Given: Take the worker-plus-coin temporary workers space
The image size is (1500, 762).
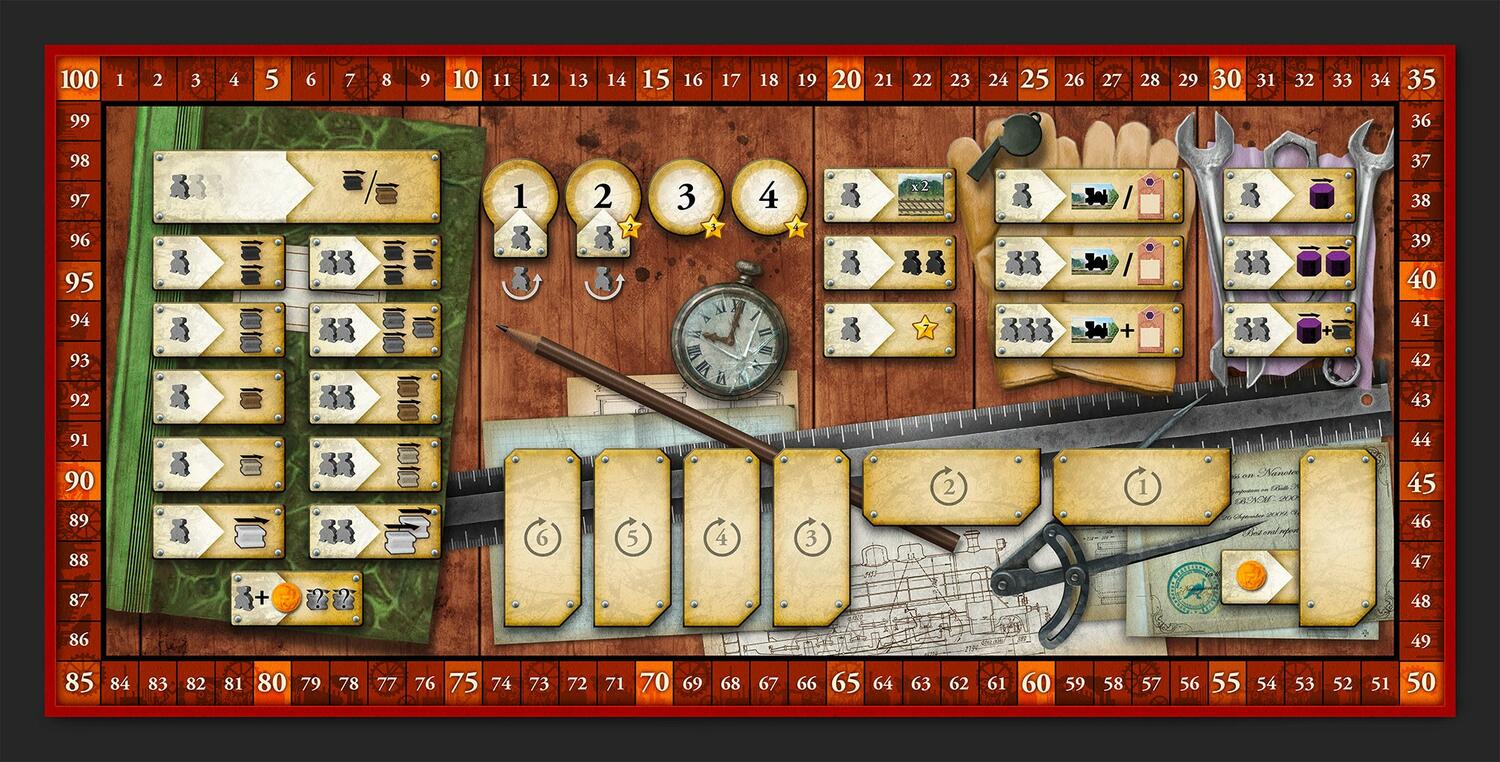Looking at the screenshot, I should tap(296, 598).
